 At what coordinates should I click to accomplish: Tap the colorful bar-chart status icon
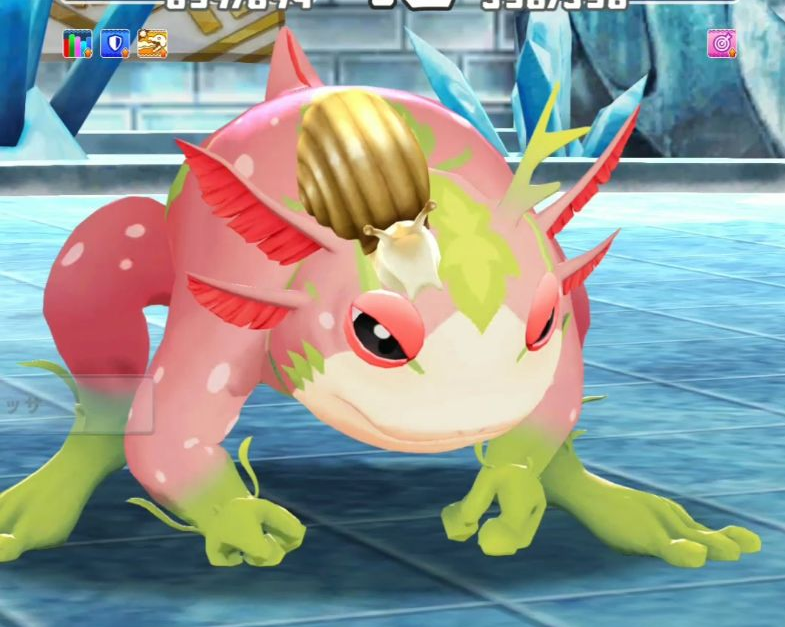click(77, 44)
